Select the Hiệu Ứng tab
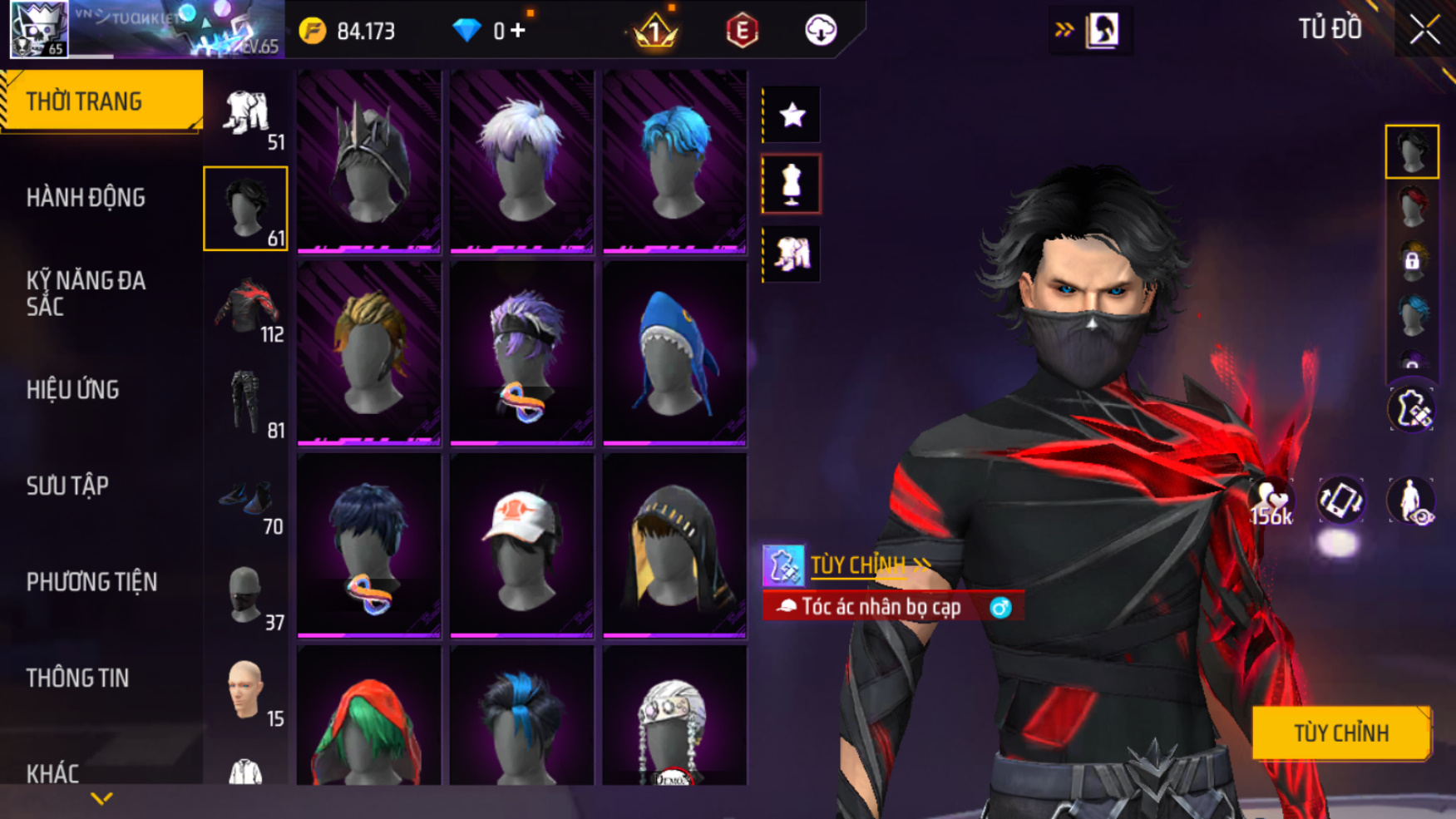Screen dimensions: 1456x819 pyautogui.click(x=73, y=390)
